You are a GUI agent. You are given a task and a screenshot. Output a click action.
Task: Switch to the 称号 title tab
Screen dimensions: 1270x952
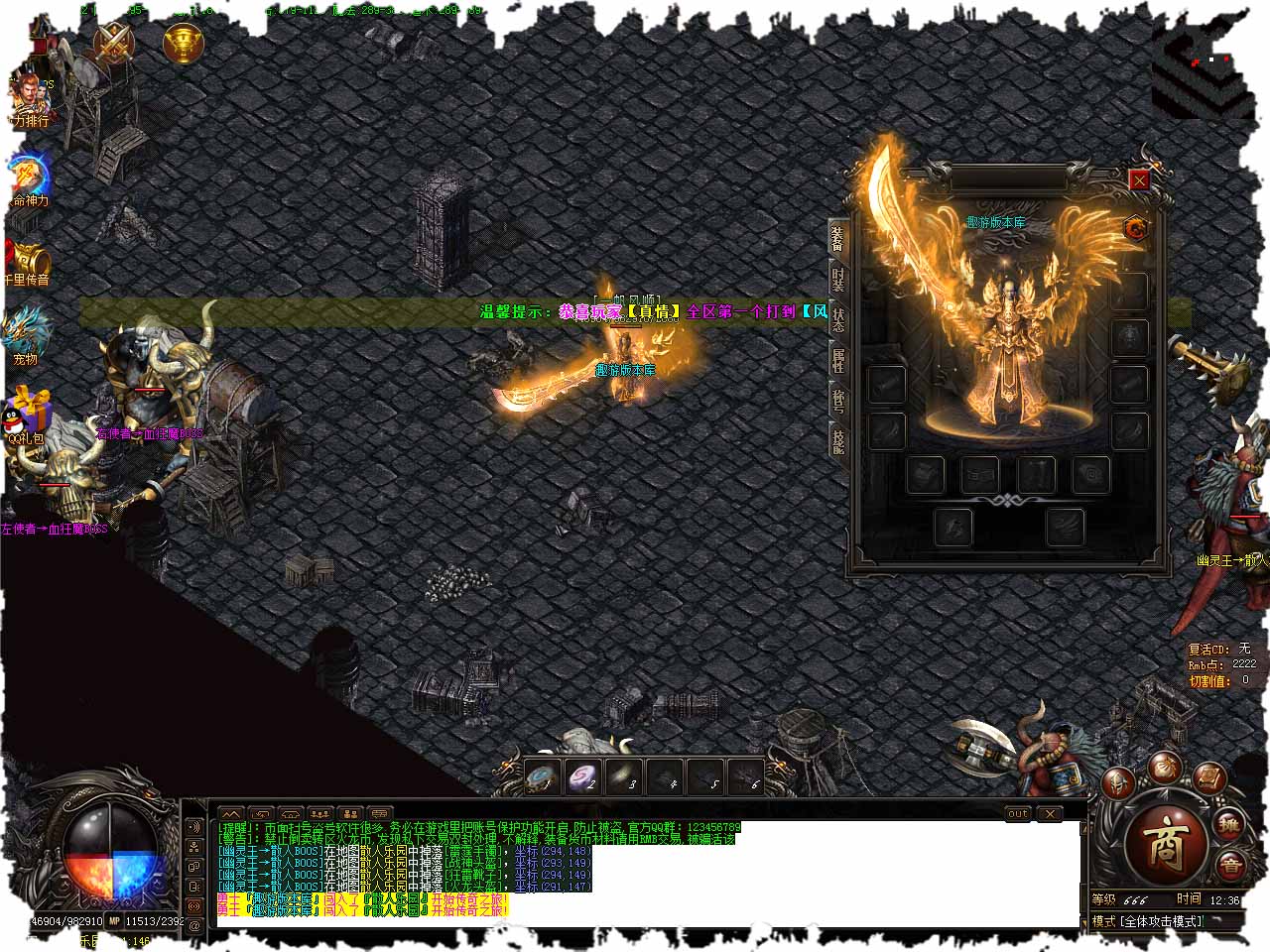coord(838,401)
